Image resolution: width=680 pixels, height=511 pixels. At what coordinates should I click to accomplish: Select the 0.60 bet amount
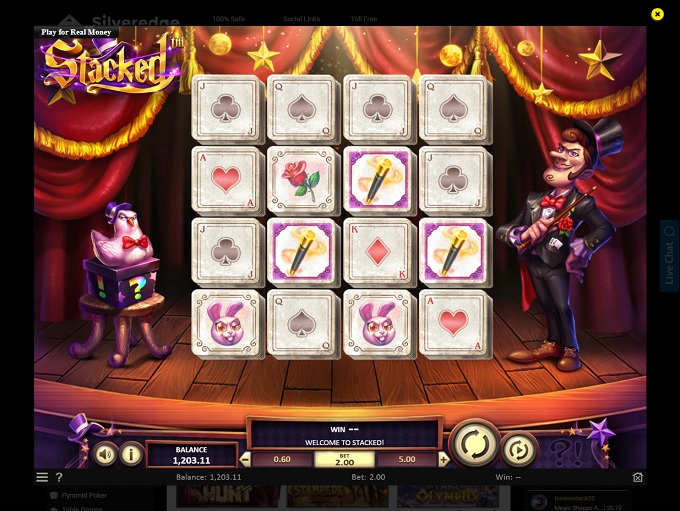point(282,460)
